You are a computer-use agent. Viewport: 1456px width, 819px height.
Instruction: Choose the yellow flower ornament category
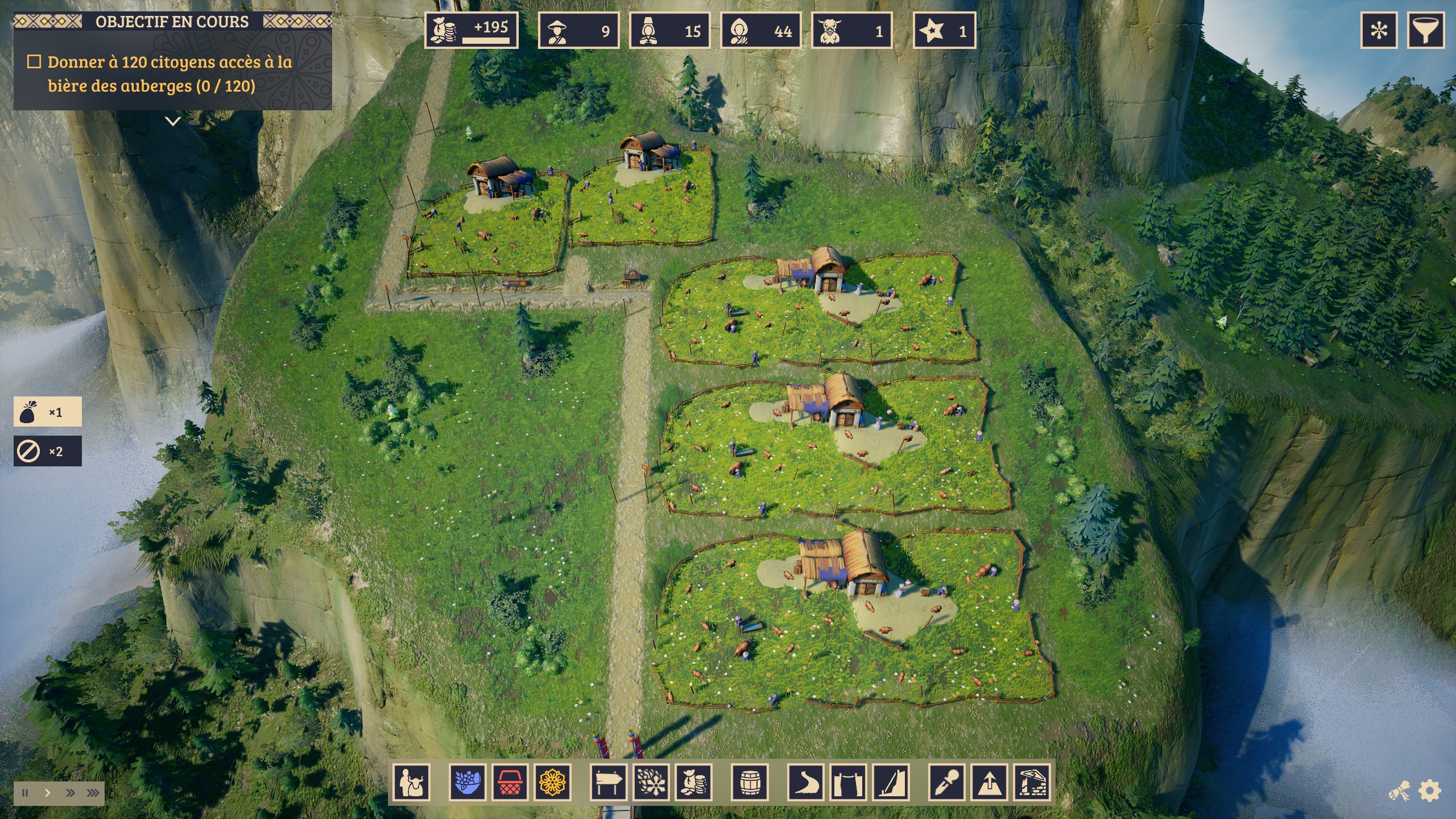(552, 782)
